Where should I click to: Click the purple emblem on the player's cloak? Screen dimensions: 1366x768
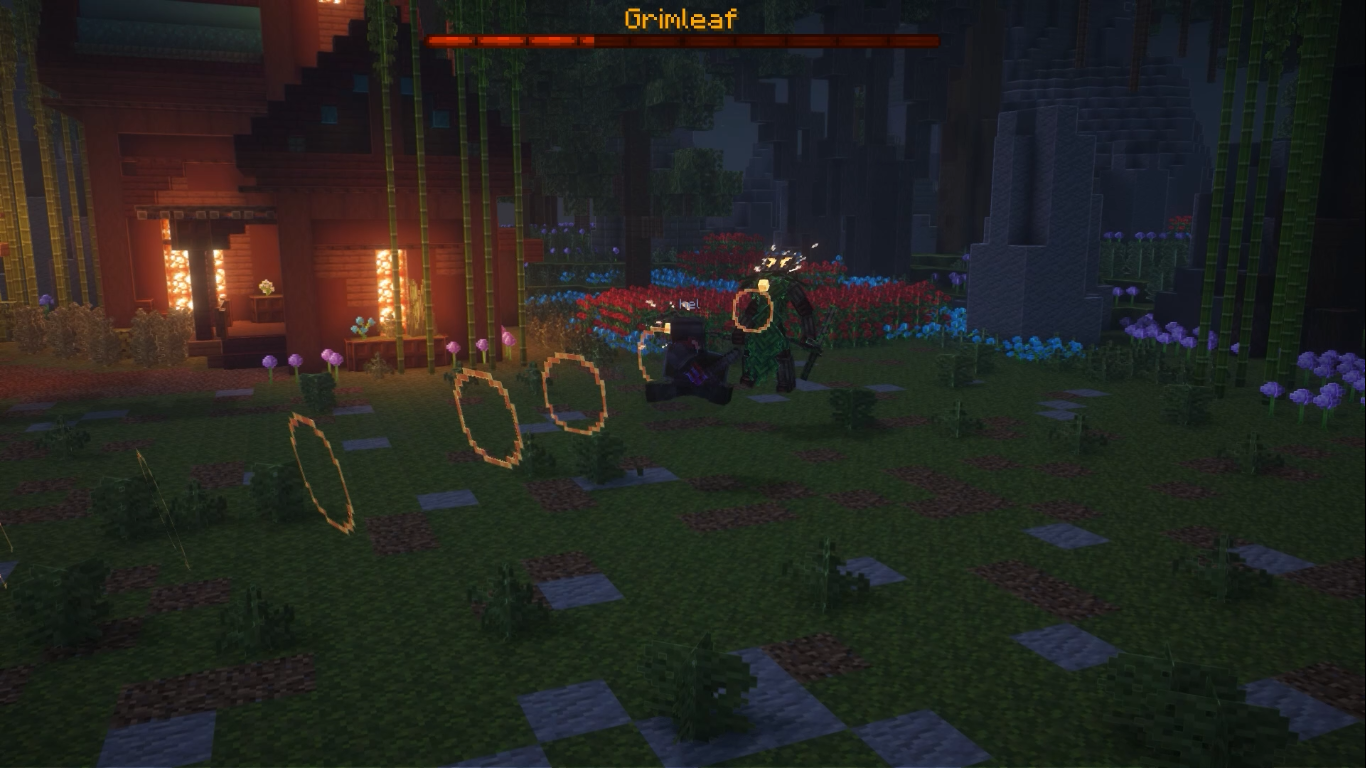695,372
